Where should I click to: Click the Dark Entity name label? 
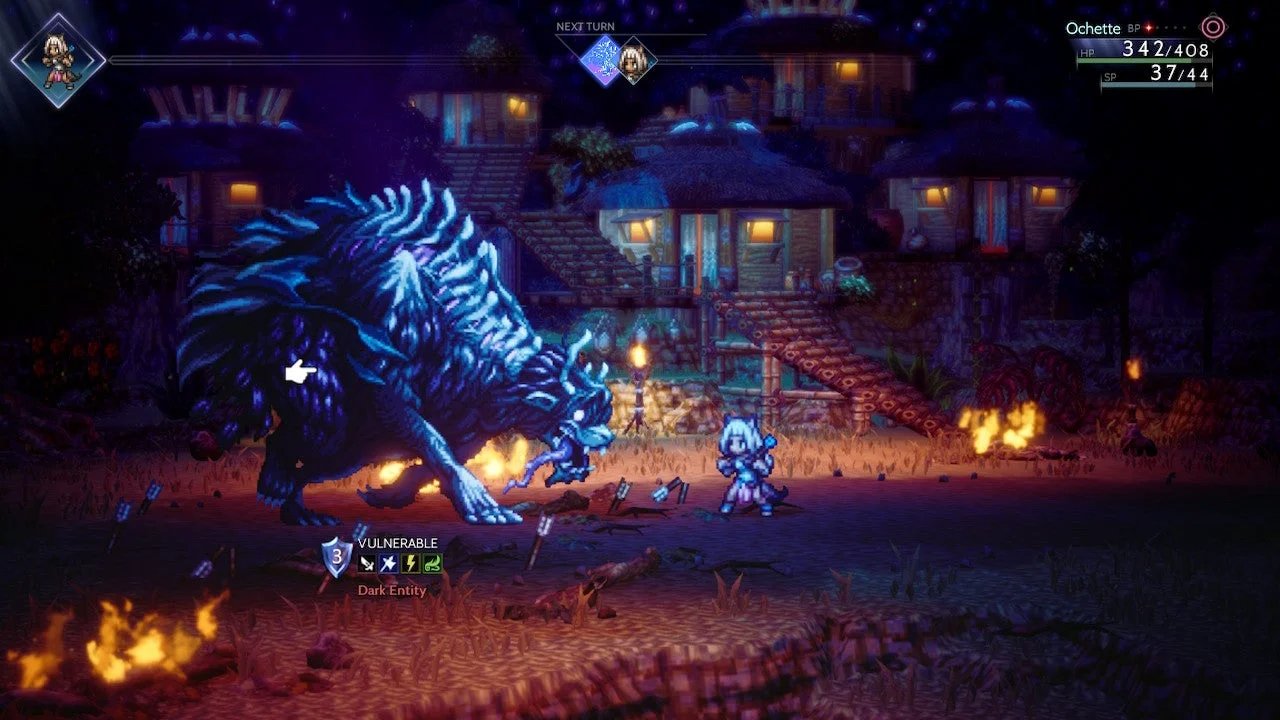[393, 591]
